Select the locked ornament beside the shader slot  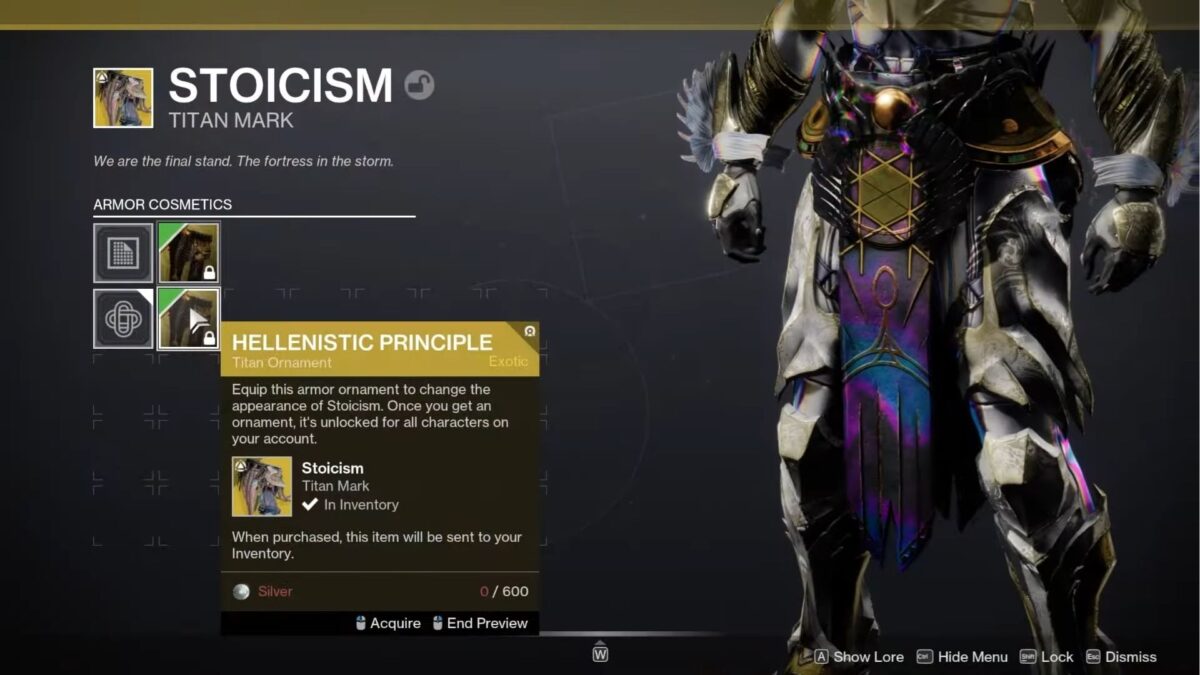click(189, 253)
